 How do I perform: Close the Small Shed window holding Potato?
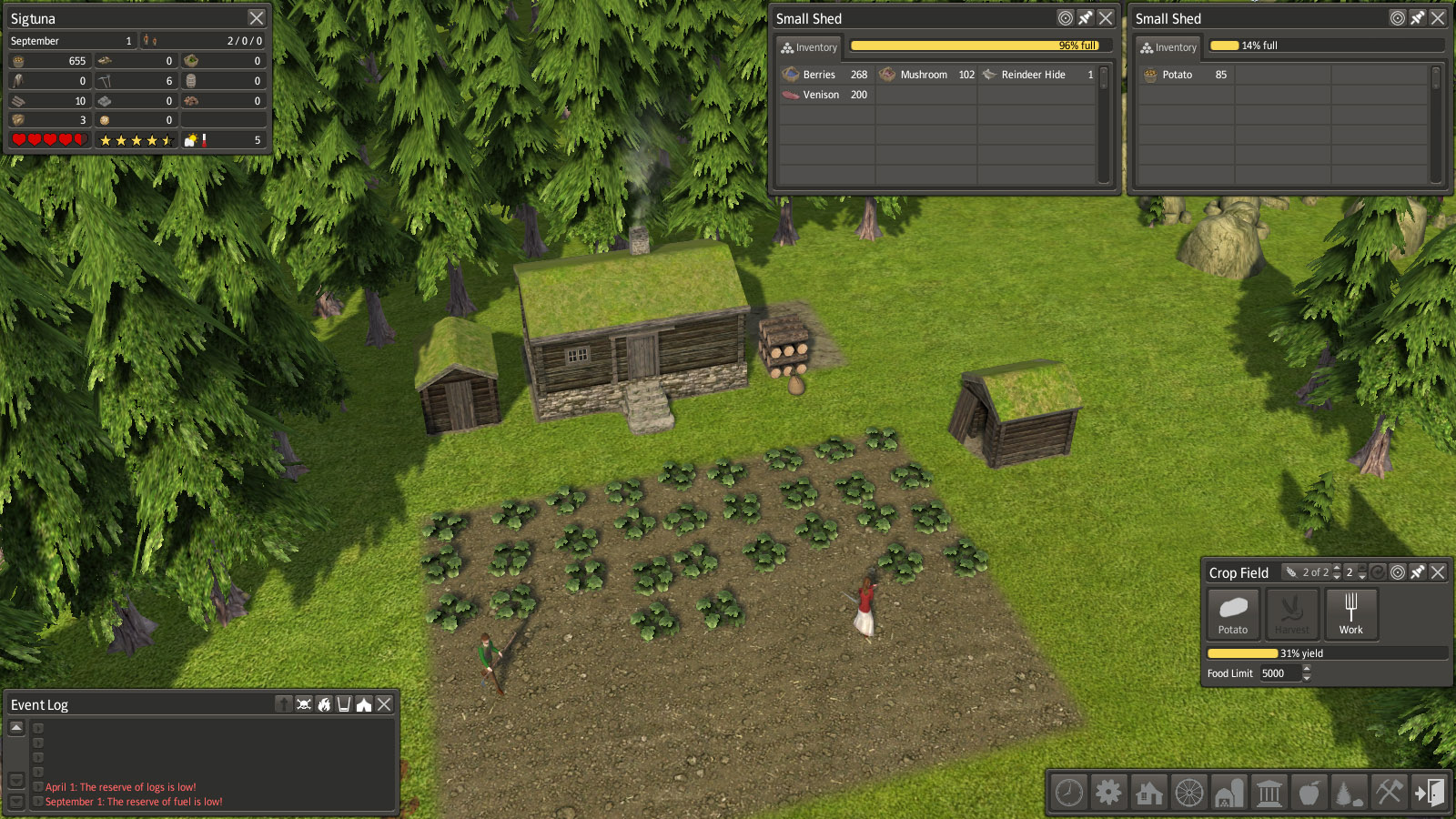1438,18
